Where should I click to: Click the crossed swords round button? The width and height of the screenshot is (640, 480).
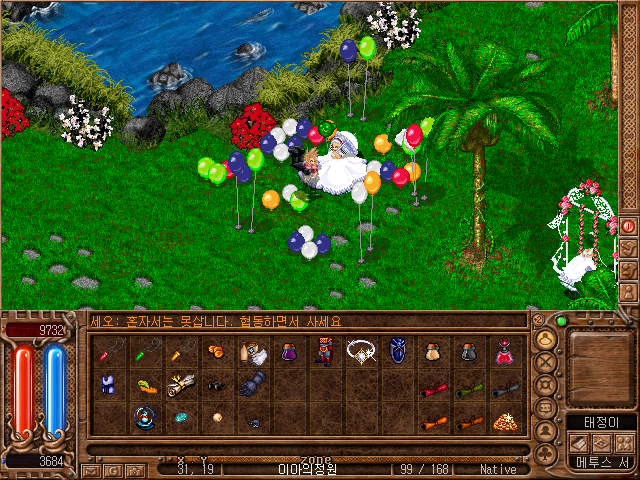coord(546,360)
